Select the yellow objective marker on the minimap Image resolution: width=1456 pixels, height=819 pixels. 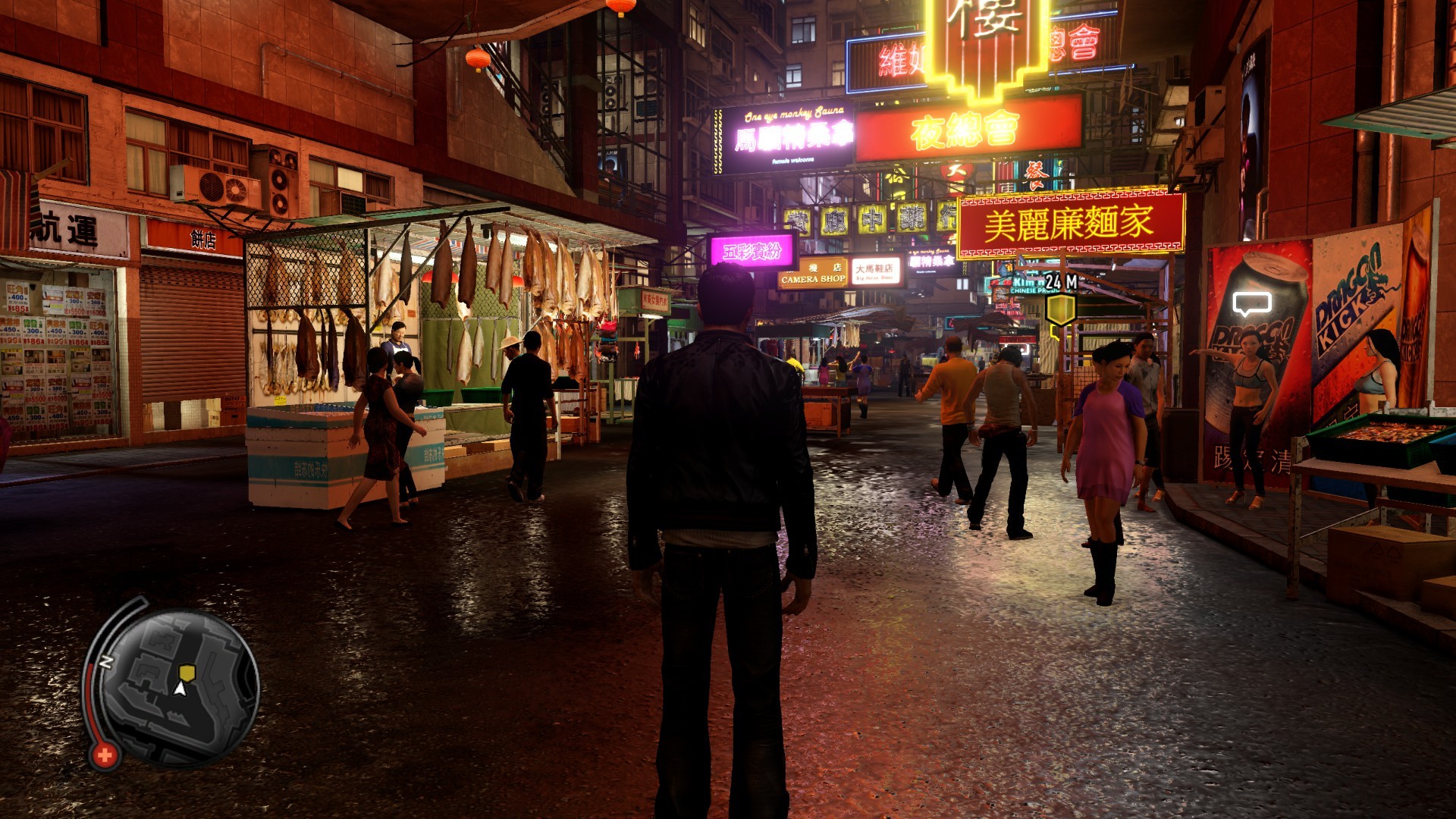click(187, 672)
